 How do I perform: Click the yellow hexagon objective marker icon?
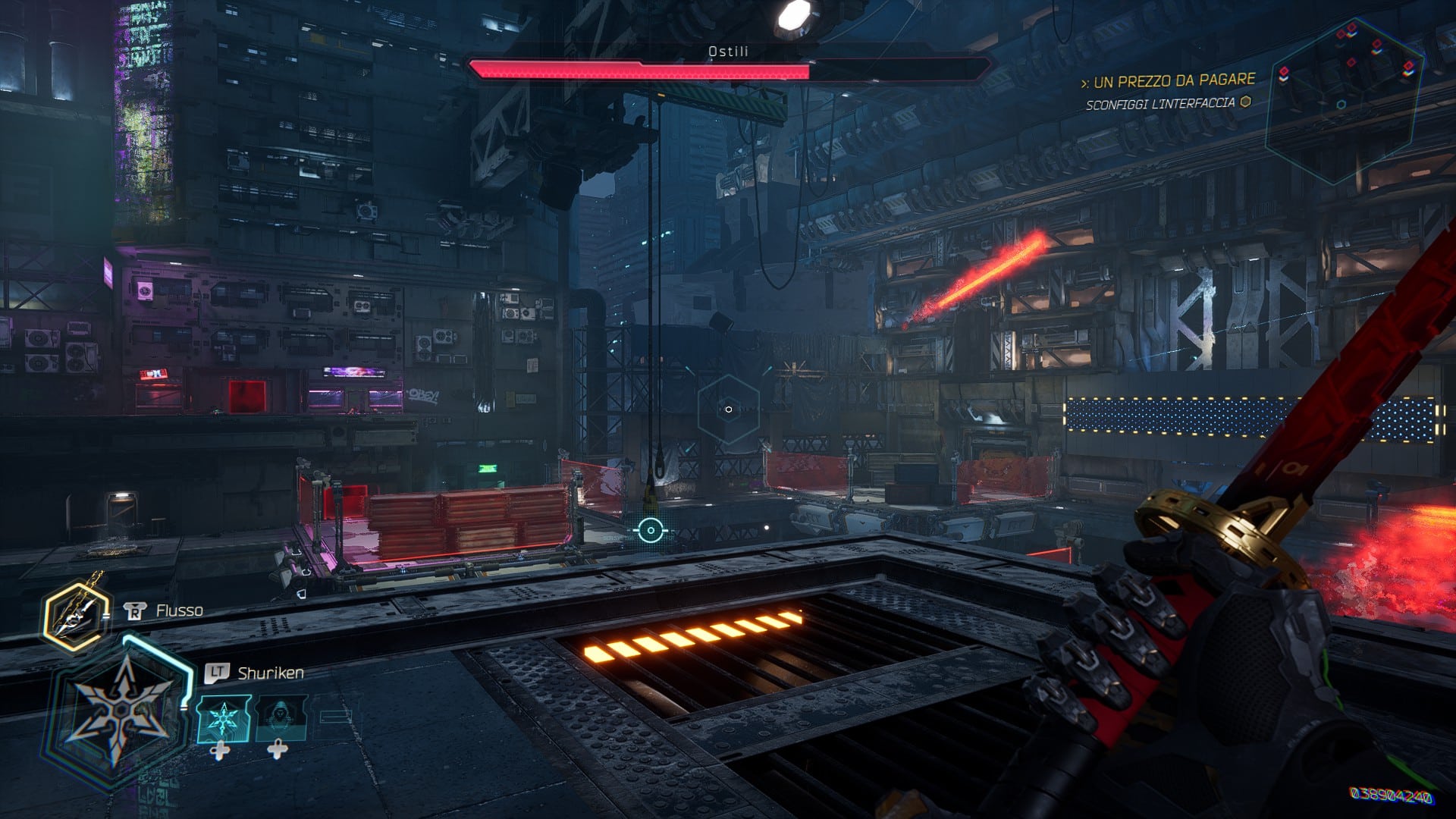pyautogui.click(x=1245, y=102)
